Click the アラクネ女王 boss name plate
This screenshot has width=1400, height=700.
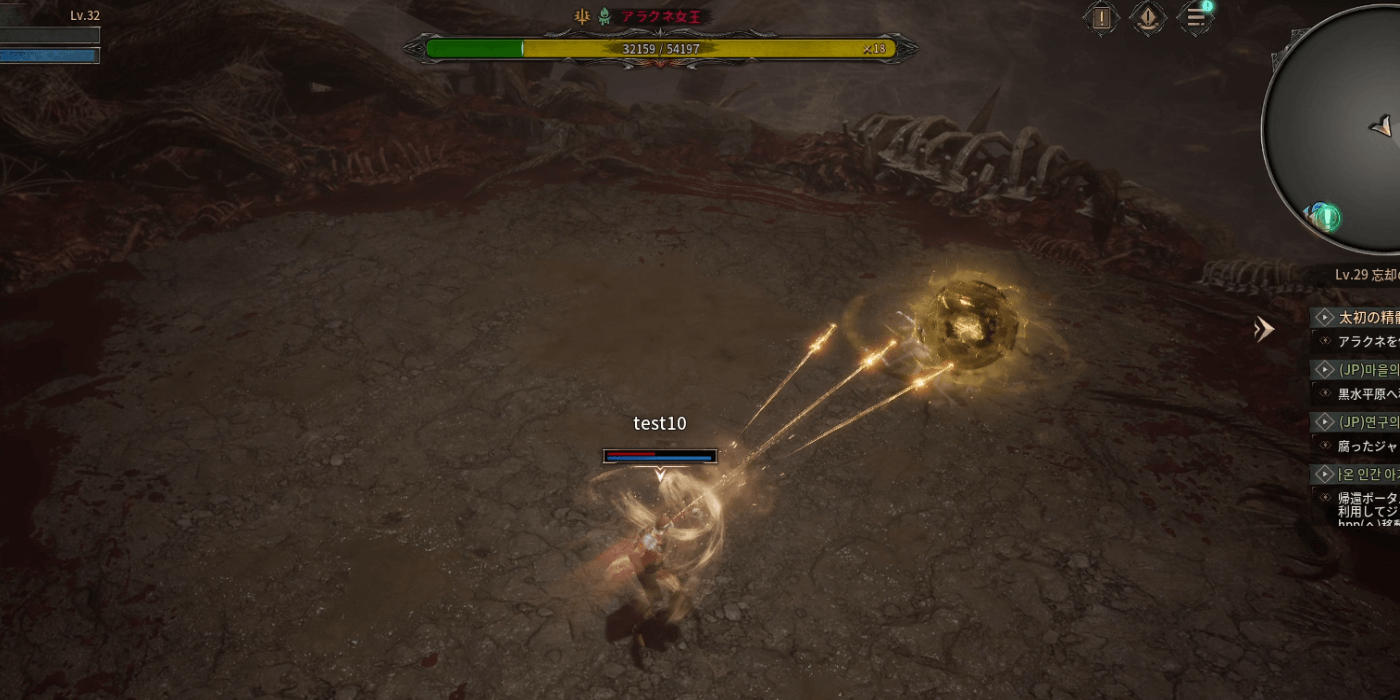667,17
